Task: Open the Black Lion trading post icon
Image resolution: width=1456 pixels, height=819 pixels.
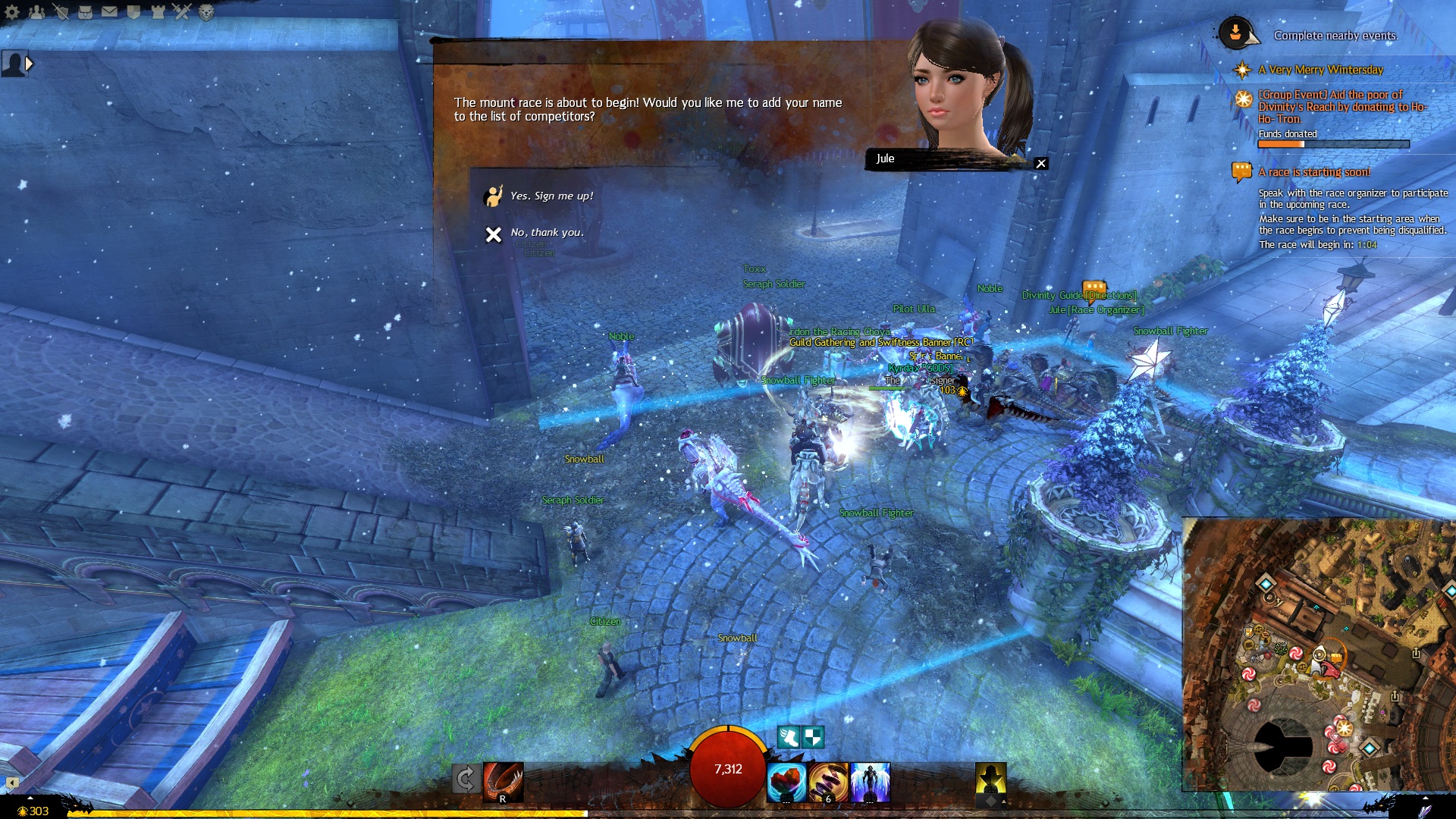Action: (x=206, y=11)
